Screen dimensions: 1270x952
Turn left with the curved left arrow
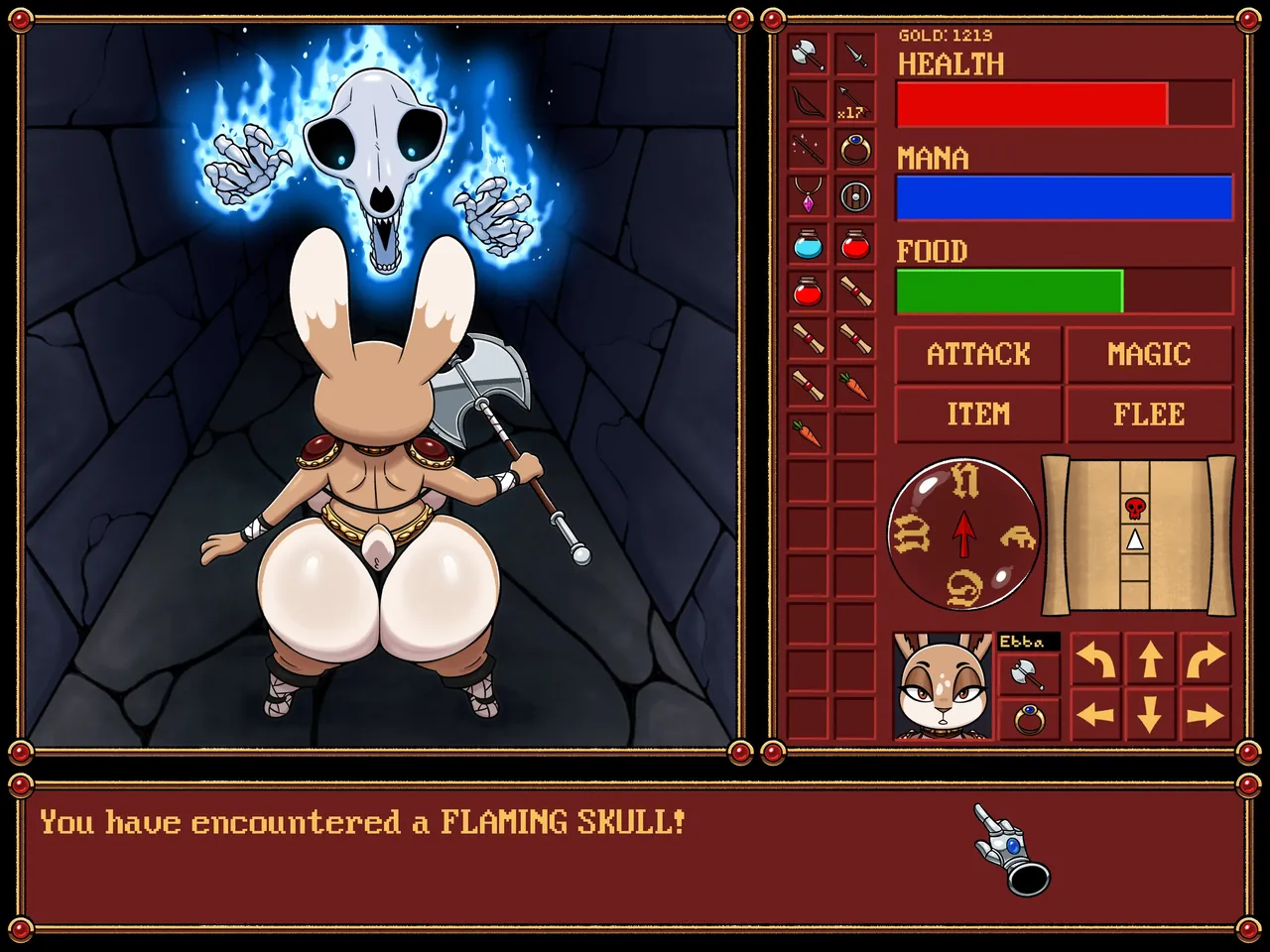(1095, 659)
